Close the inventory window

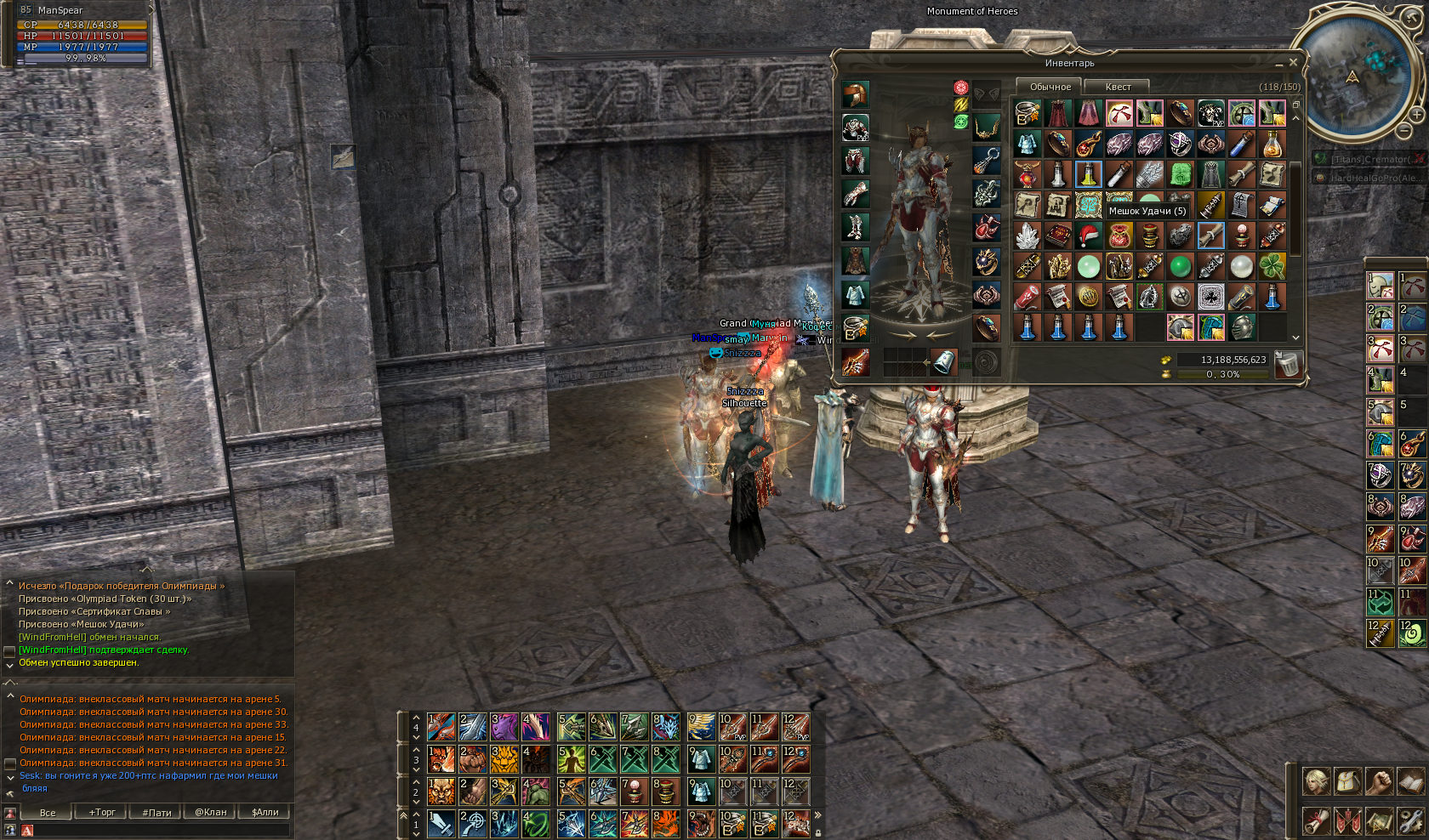click(1293, 62)
